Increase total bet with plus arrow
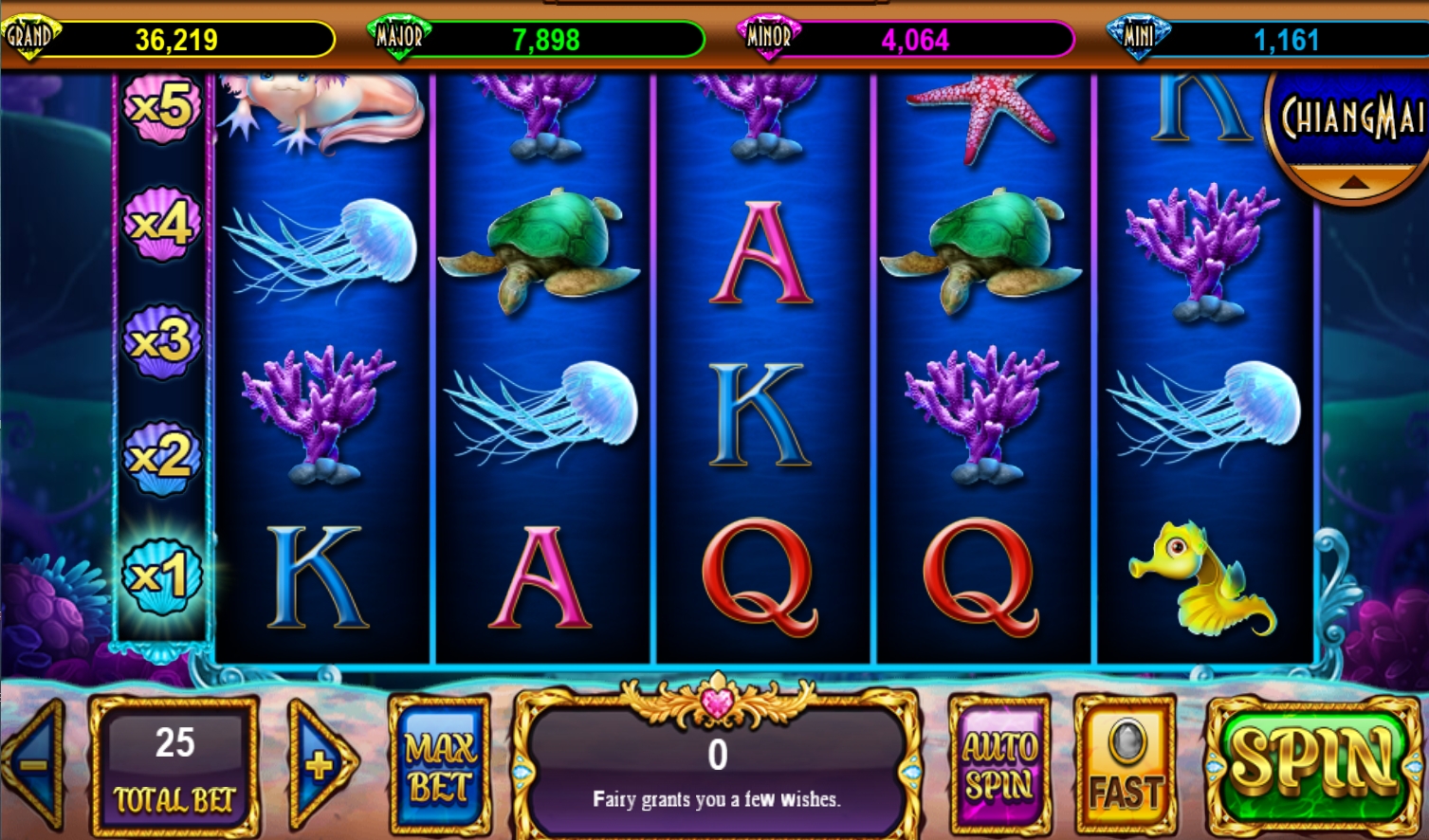 (321, 764)
